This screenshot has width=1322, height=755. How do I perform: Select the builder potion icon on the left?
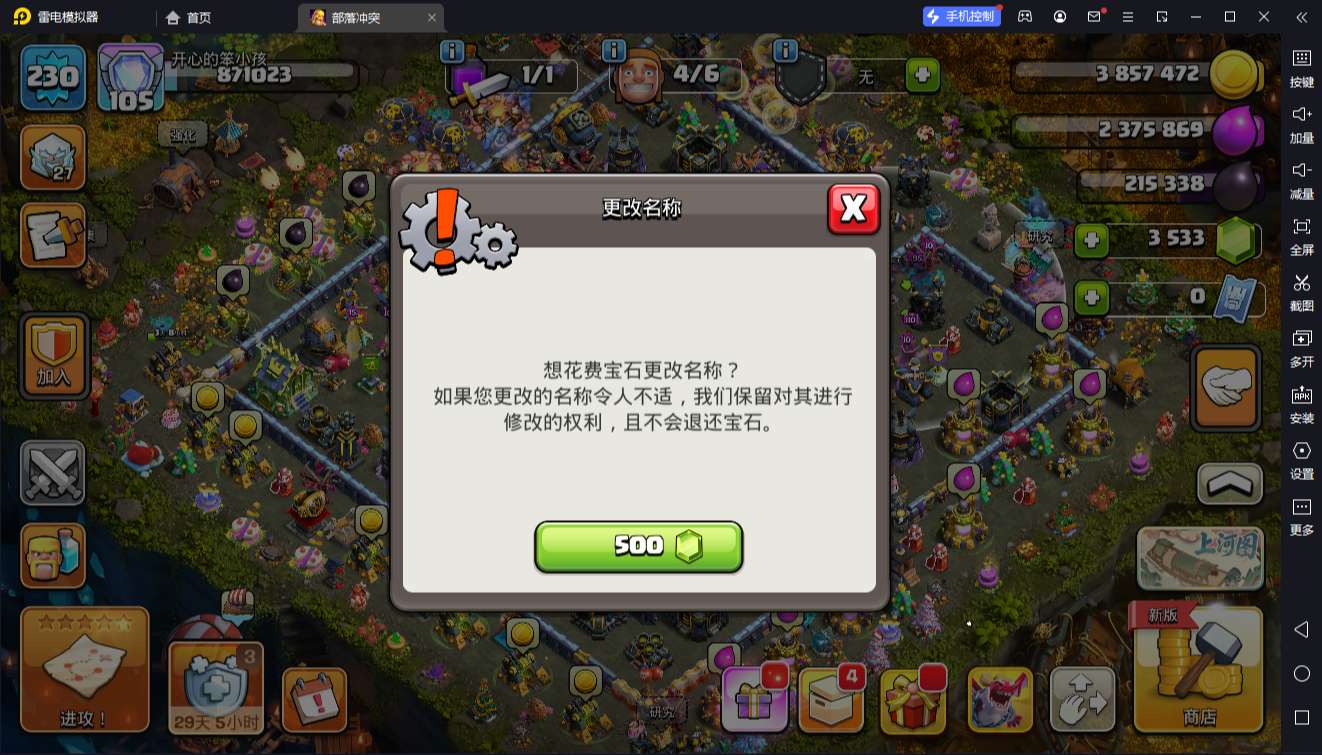(x=53, y=555)
